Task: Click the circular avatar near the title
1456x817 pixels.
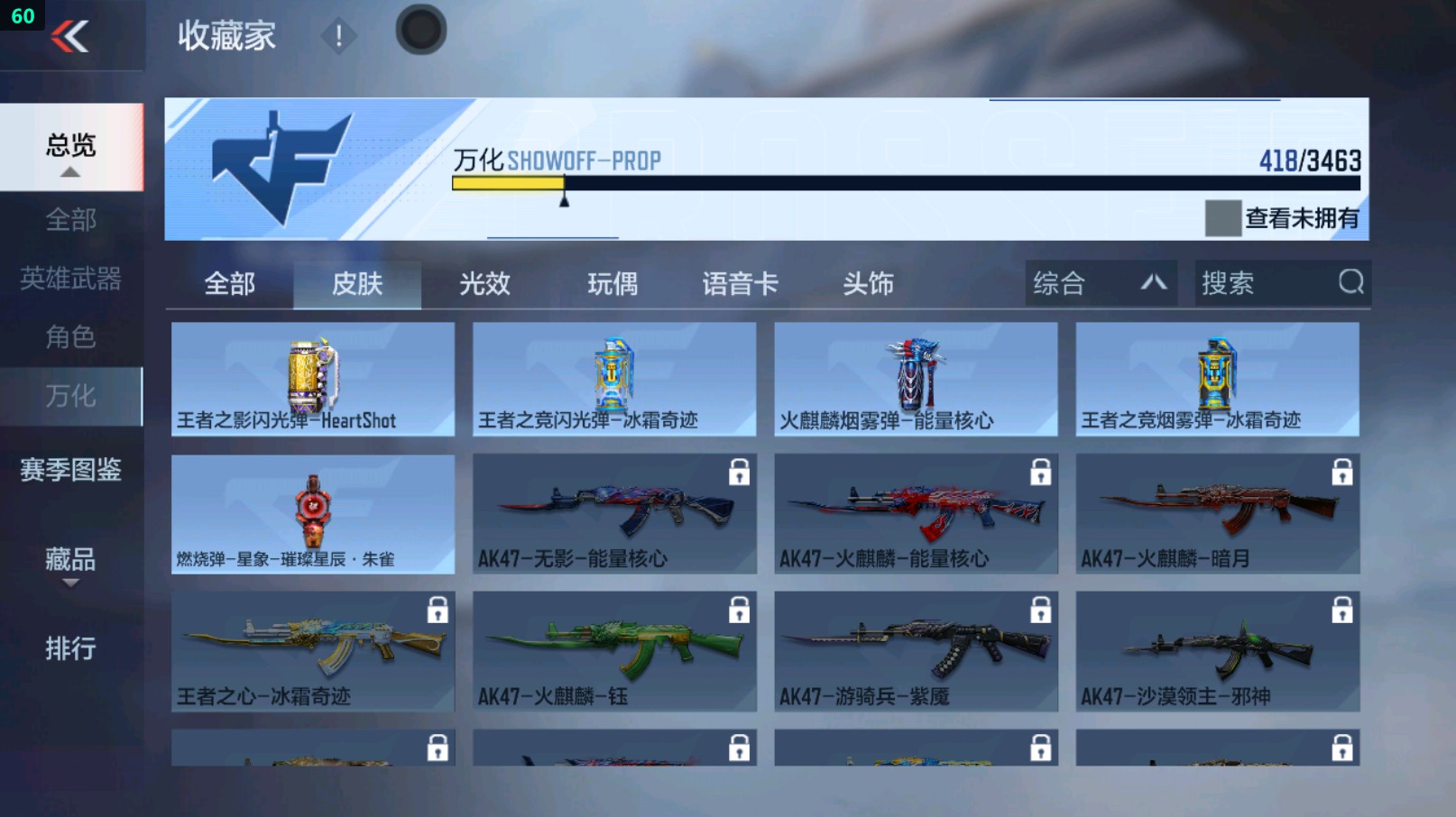Action: [x=419, y=28]
